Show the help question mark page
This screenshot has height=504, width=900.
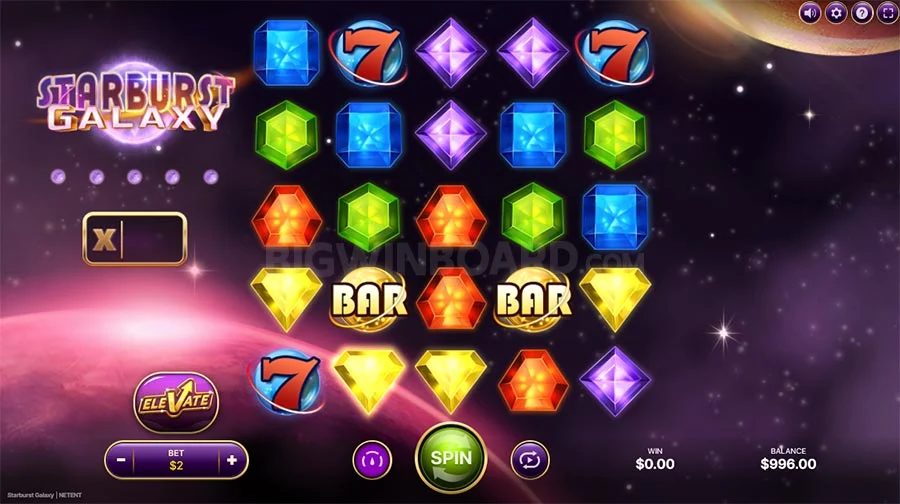pyautogui.click(x=861, y=13)
